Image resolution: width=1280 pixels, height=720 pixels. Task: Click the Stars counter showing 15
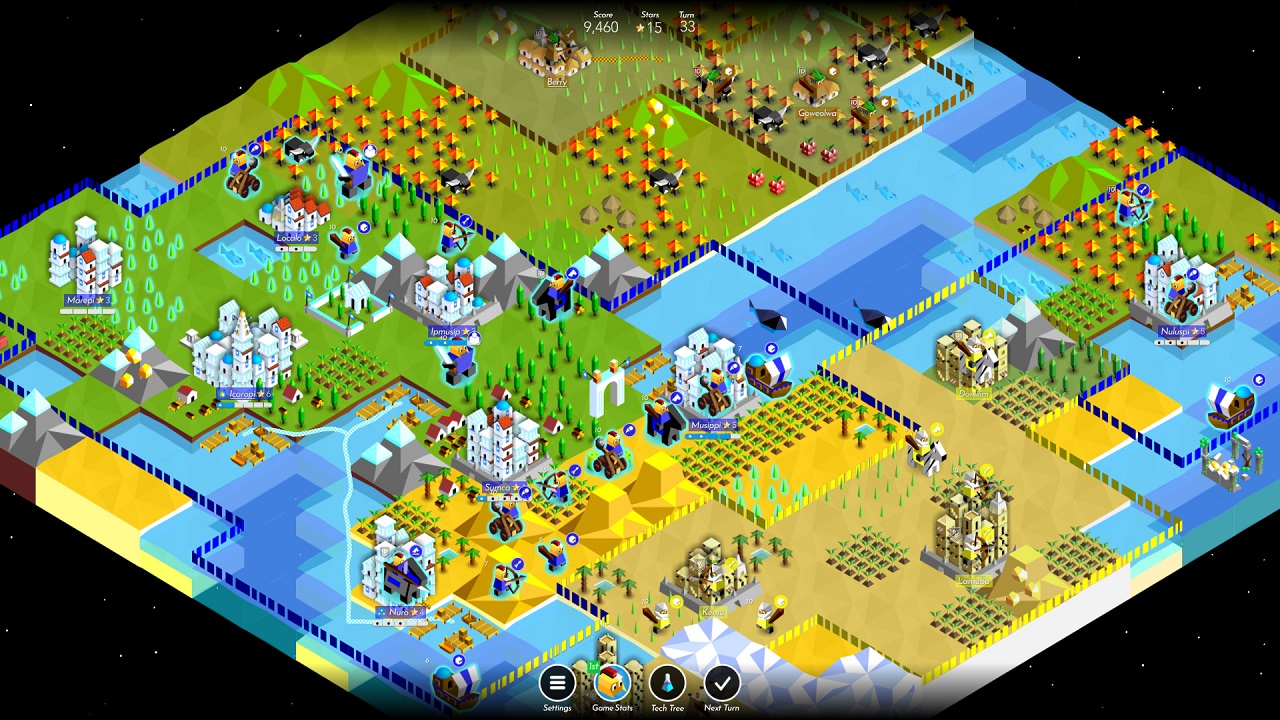650,22
